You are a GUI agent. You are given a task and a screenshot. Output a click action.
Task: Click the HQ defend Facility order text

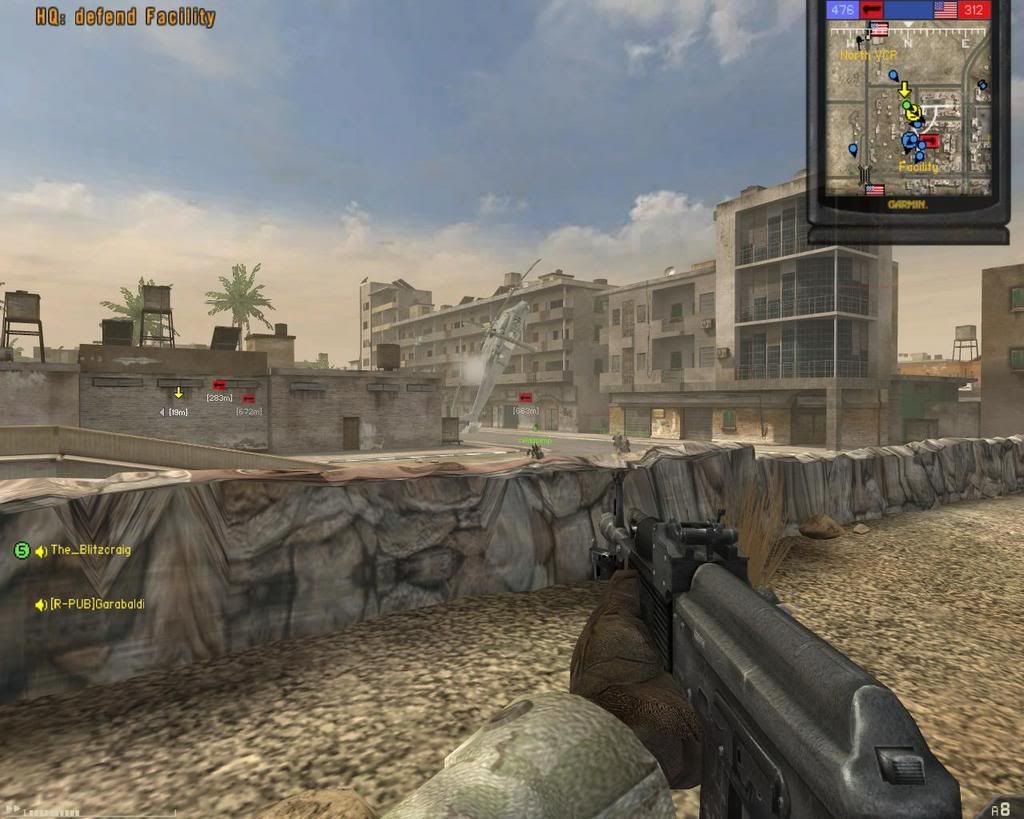pyautogui.click(x=126, y=17)
